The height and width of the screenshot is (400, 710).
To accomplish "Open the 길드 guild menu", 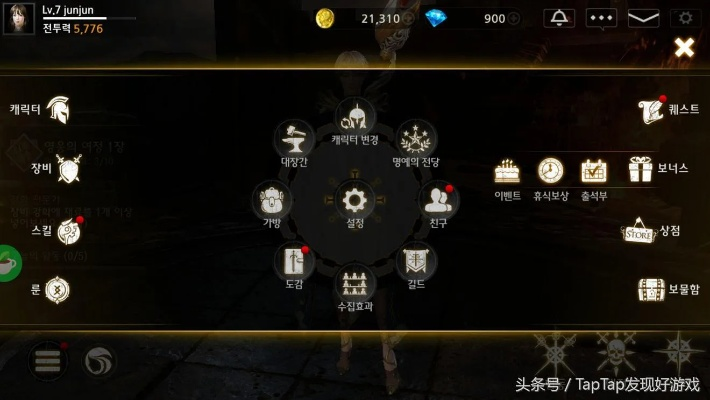I will click(416, 262).
